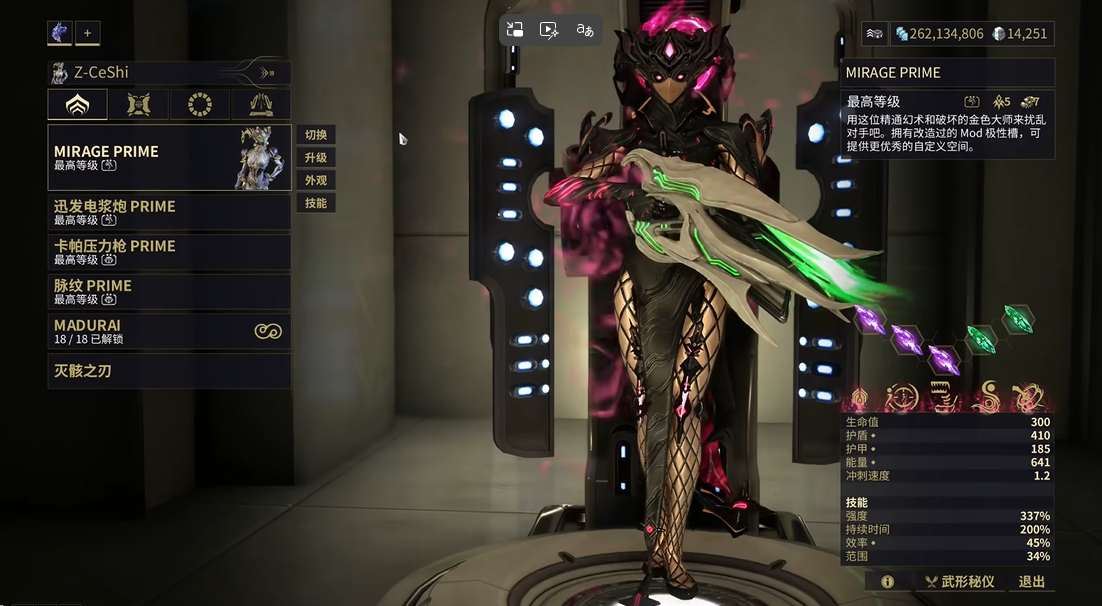
Task: Open the 技能 abilities menu
Action: pyautogui.click(x=316, y=203)
